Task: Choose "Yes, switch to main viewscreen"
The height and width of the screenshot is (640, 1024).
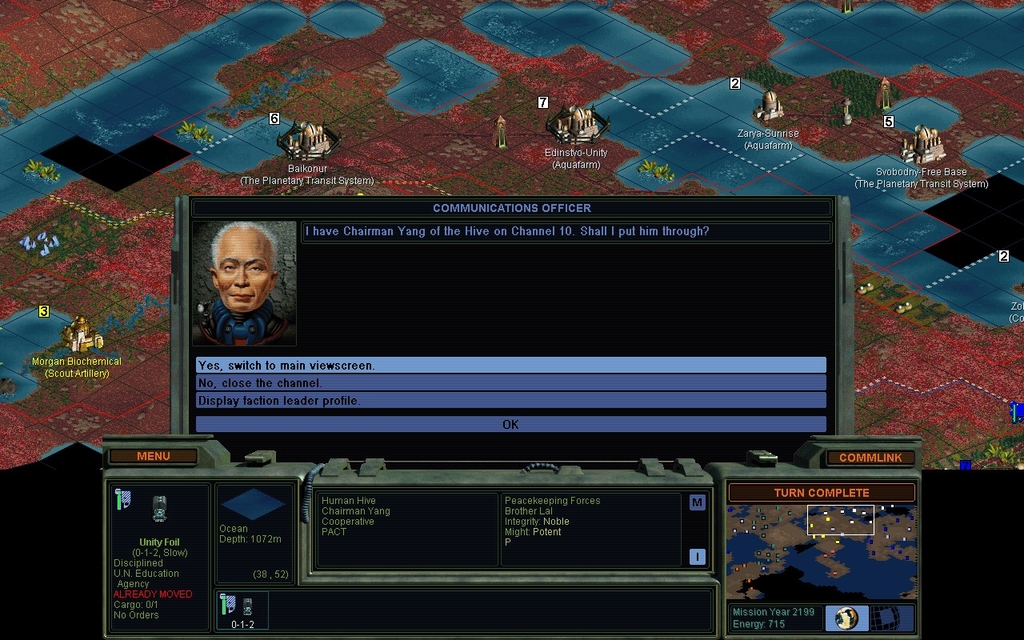Action: (x=511, y=365)
